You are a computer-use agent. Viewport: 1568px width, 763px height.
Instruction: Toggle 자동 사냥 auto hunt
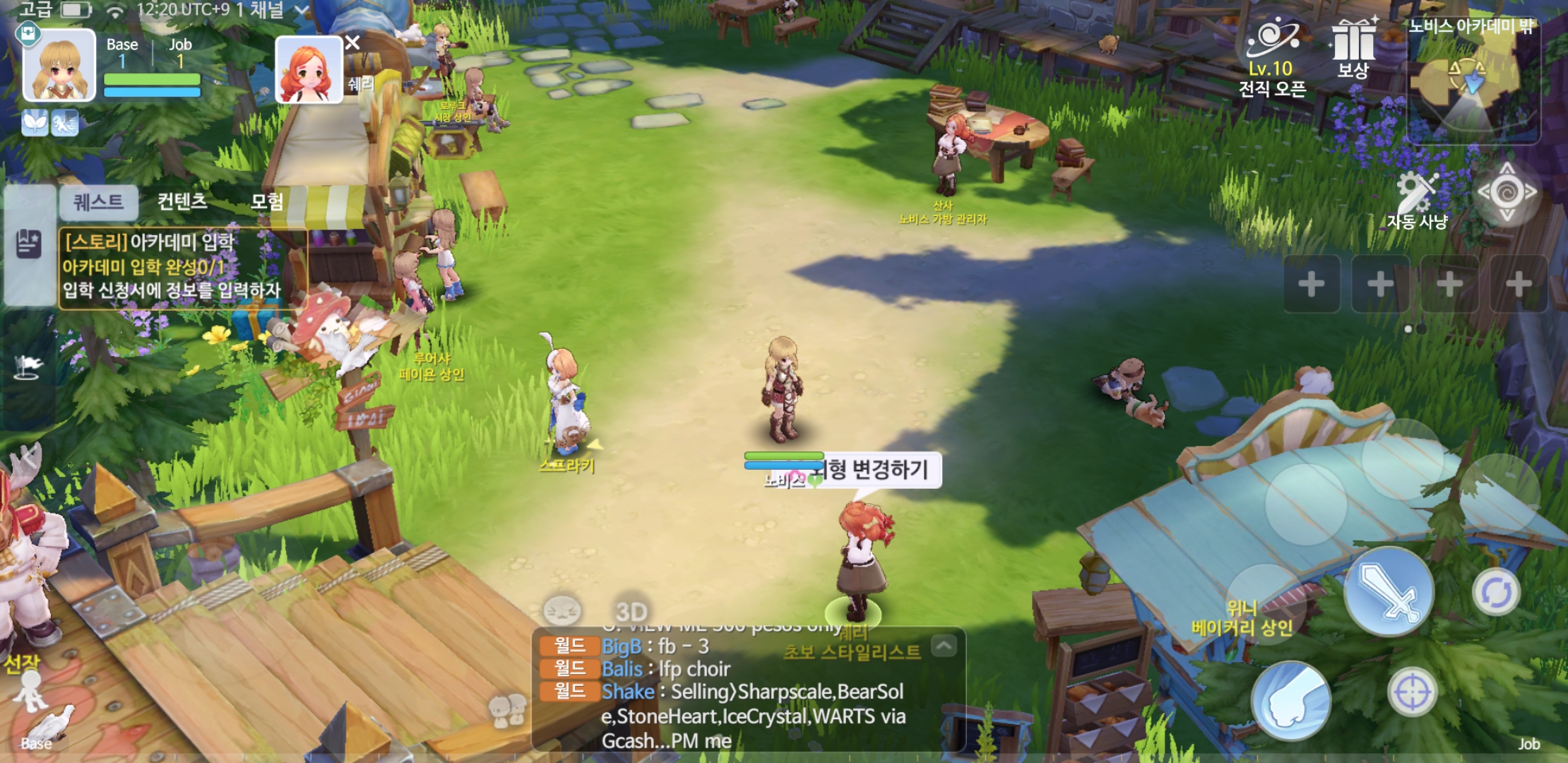1418,201
